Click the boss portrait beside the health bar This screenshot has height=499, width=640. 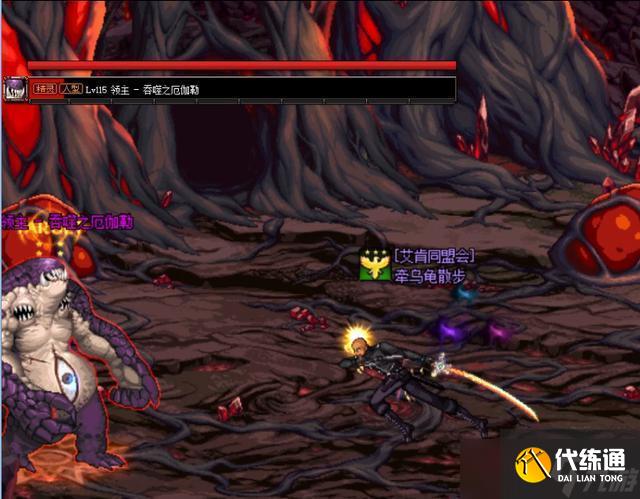14,88
